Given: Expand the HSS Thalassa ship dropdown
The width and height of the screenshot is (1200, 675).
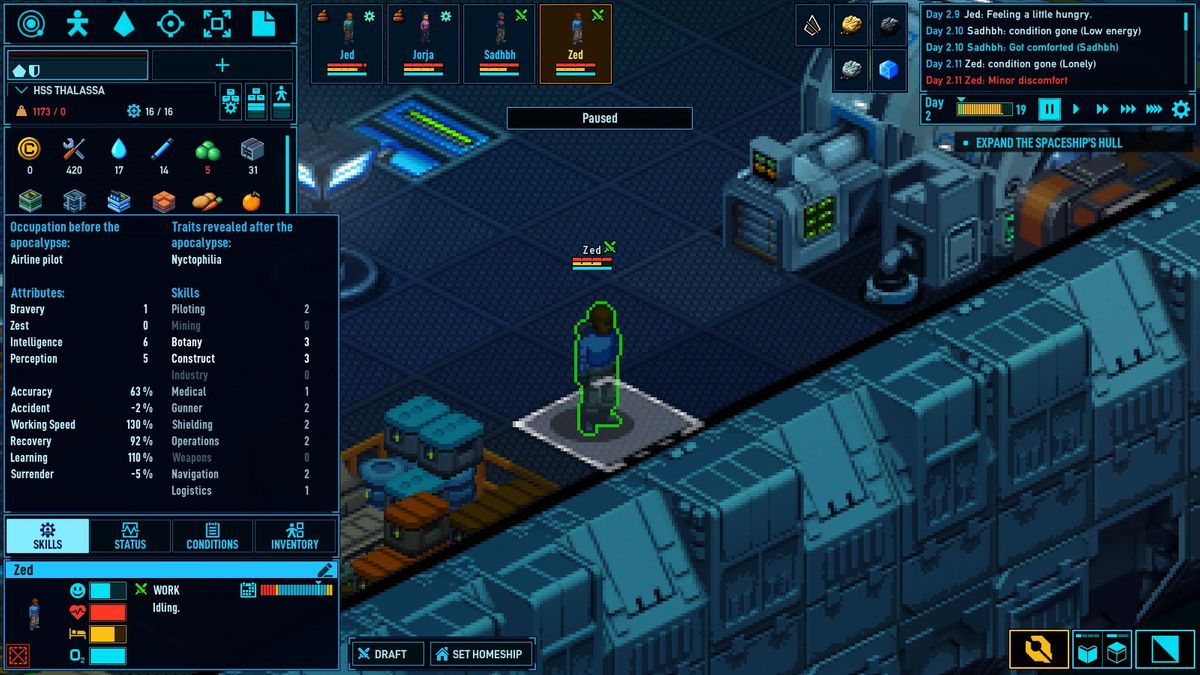Looking at the screenshot, I should coord(22,90).
